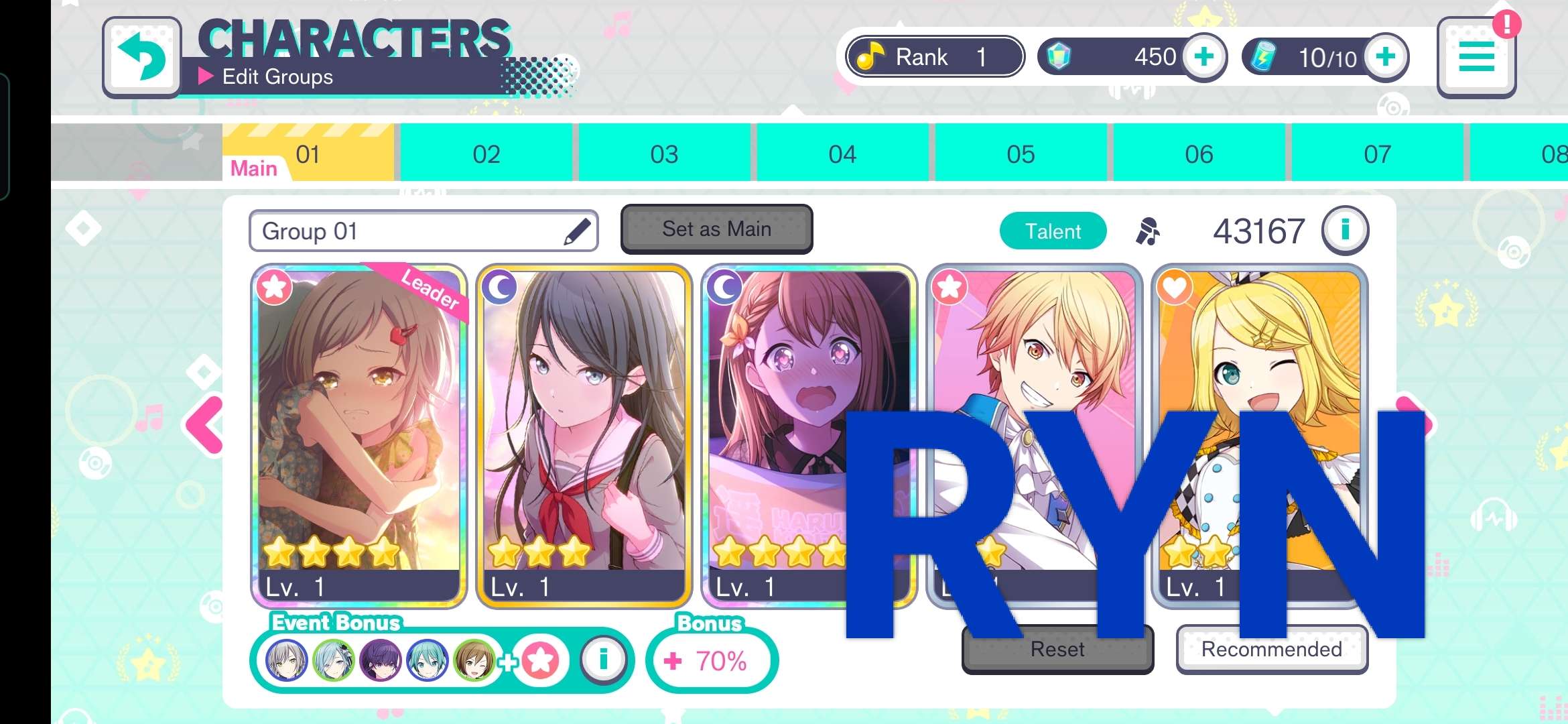The height and width of the screenshot is (724, 1568).
Task: Select the Leader character card
Action: [358, 436]
